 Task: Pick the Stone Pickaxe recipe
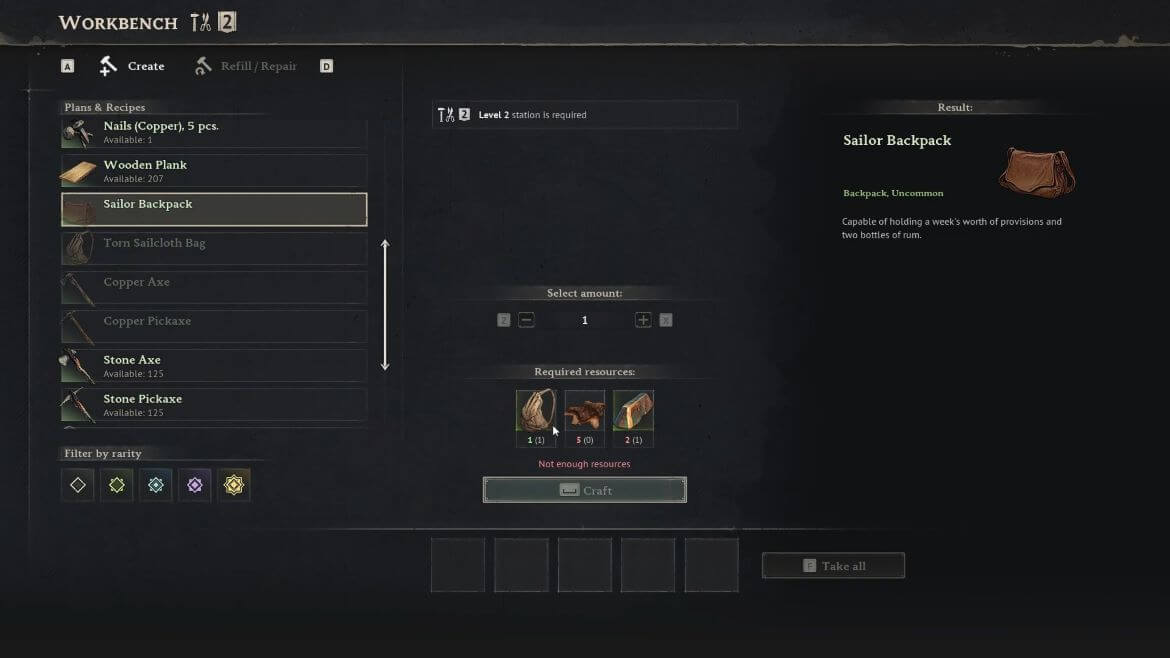pos(214,405)
